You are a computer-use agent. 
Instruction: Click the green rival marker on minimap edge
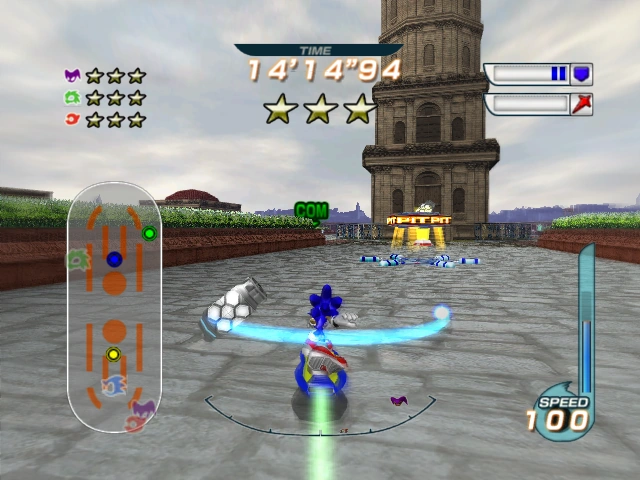[x=76, y=260]
